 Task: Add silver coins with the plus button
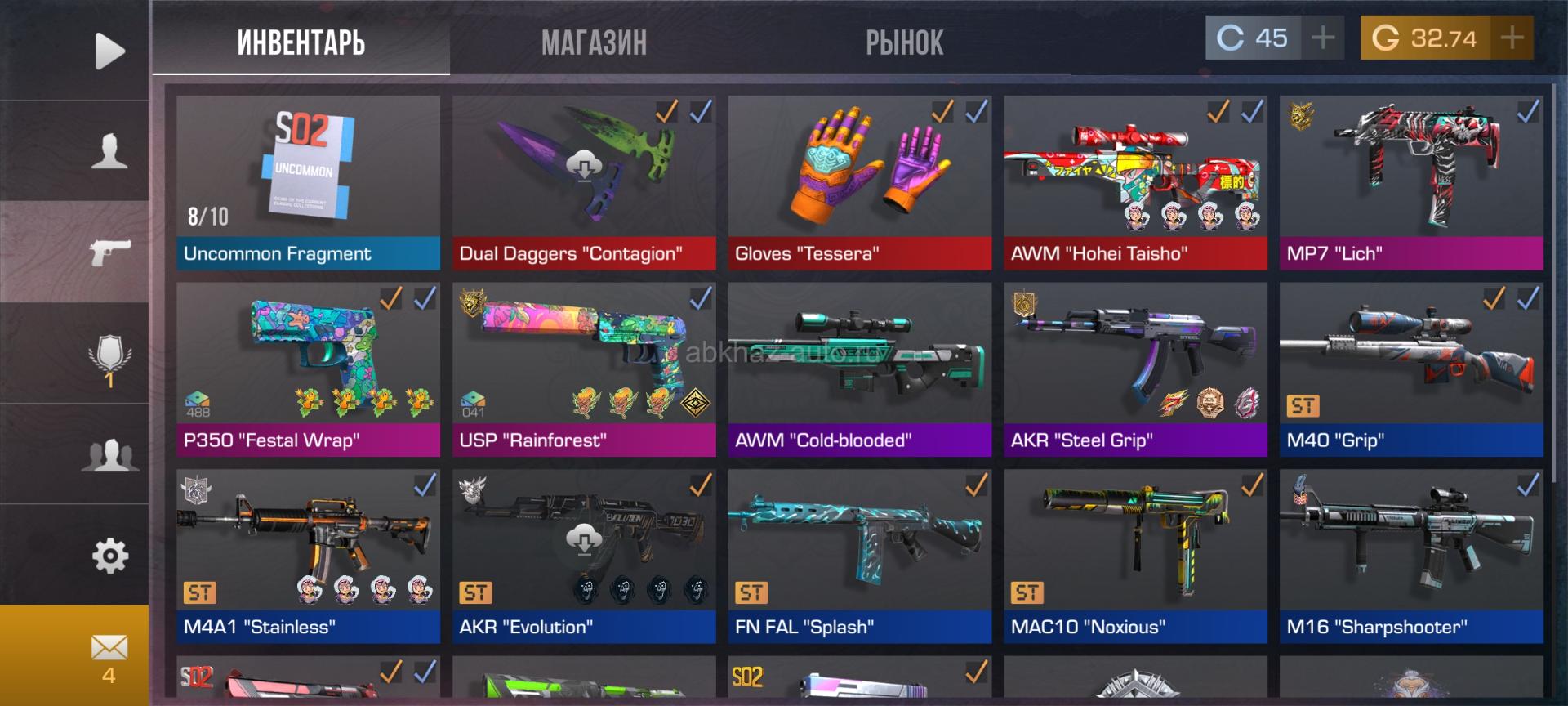pos(1322,38)
